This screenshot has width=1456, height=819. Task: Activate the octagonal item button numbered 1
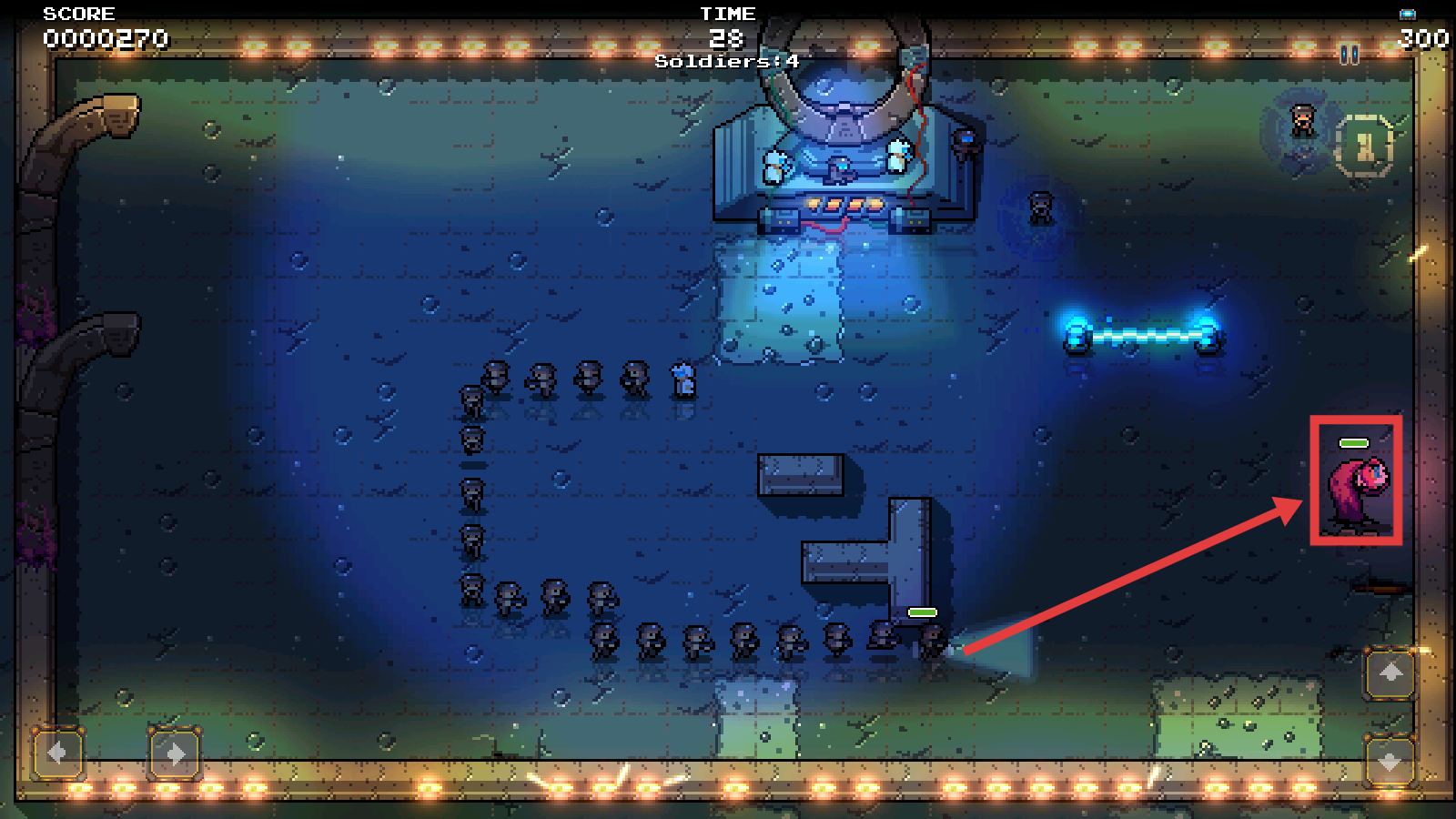pyautogui.click(x=1363, y=146)
